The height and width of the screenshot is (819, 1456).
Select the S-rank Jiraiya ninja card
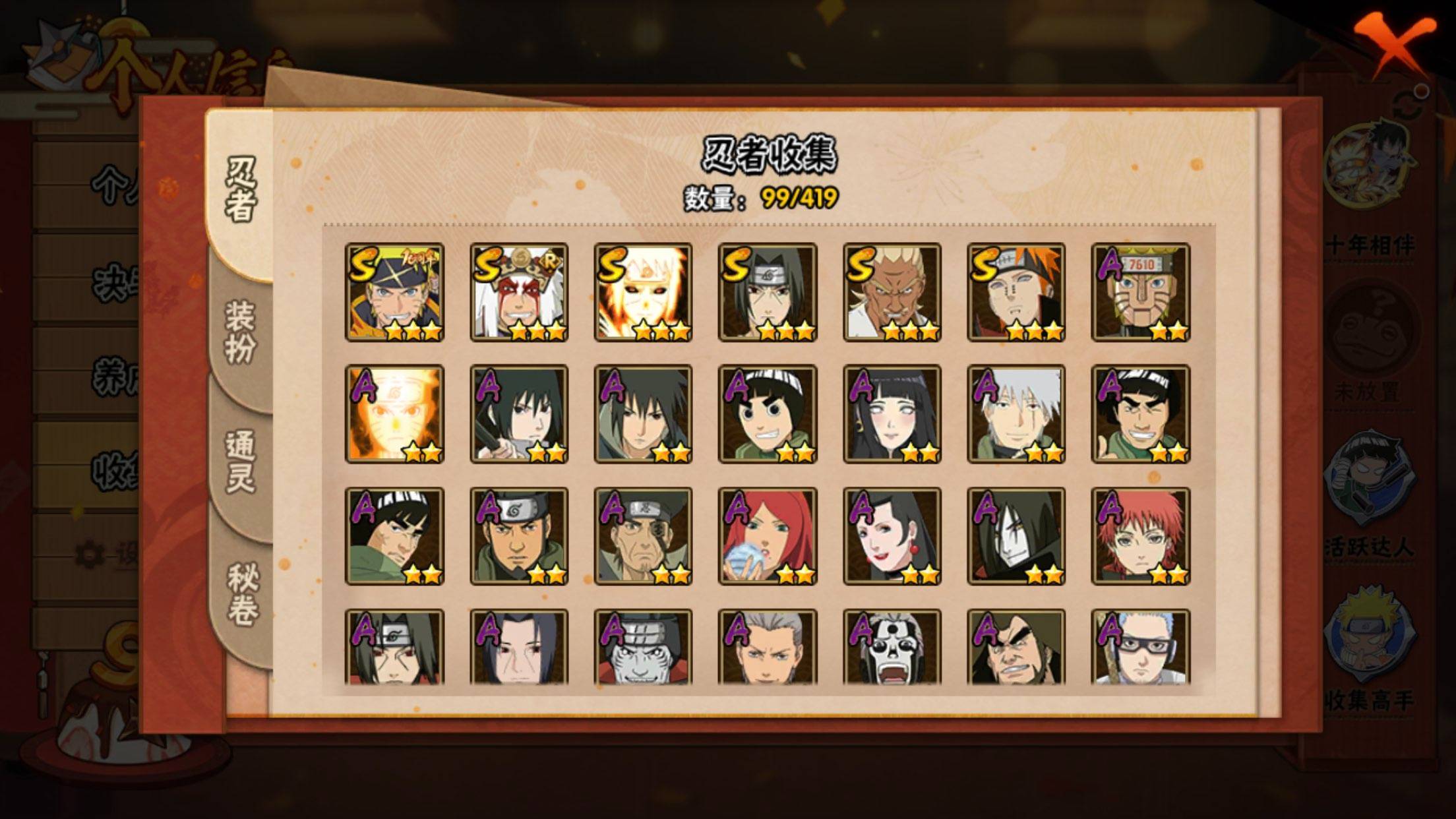[519, 292]
